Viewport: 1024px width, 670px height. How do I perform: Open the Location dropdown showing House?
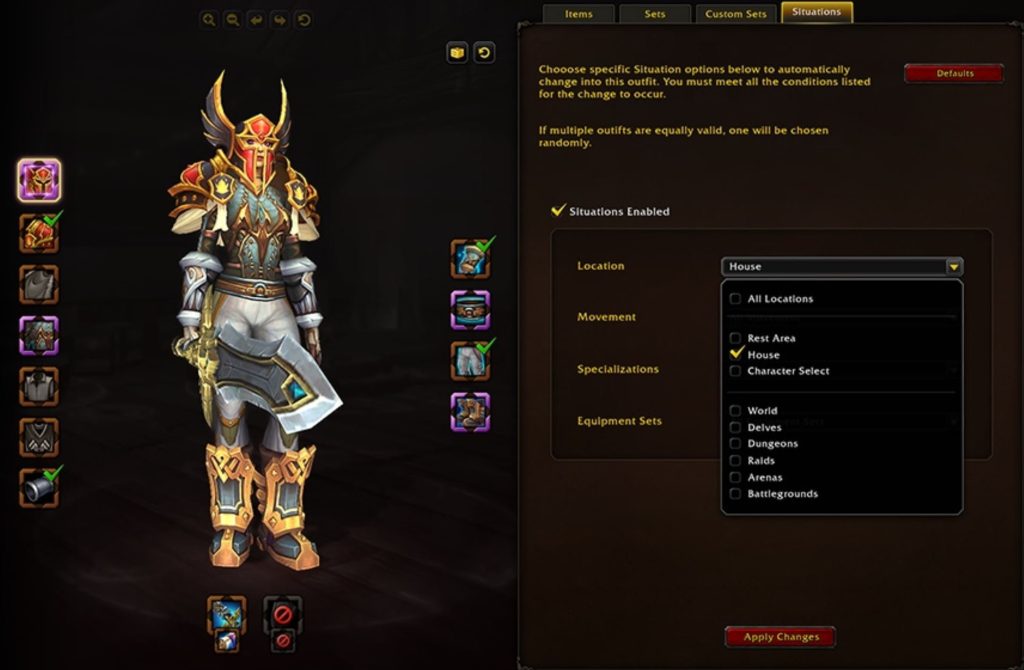(x=842, y=266)
